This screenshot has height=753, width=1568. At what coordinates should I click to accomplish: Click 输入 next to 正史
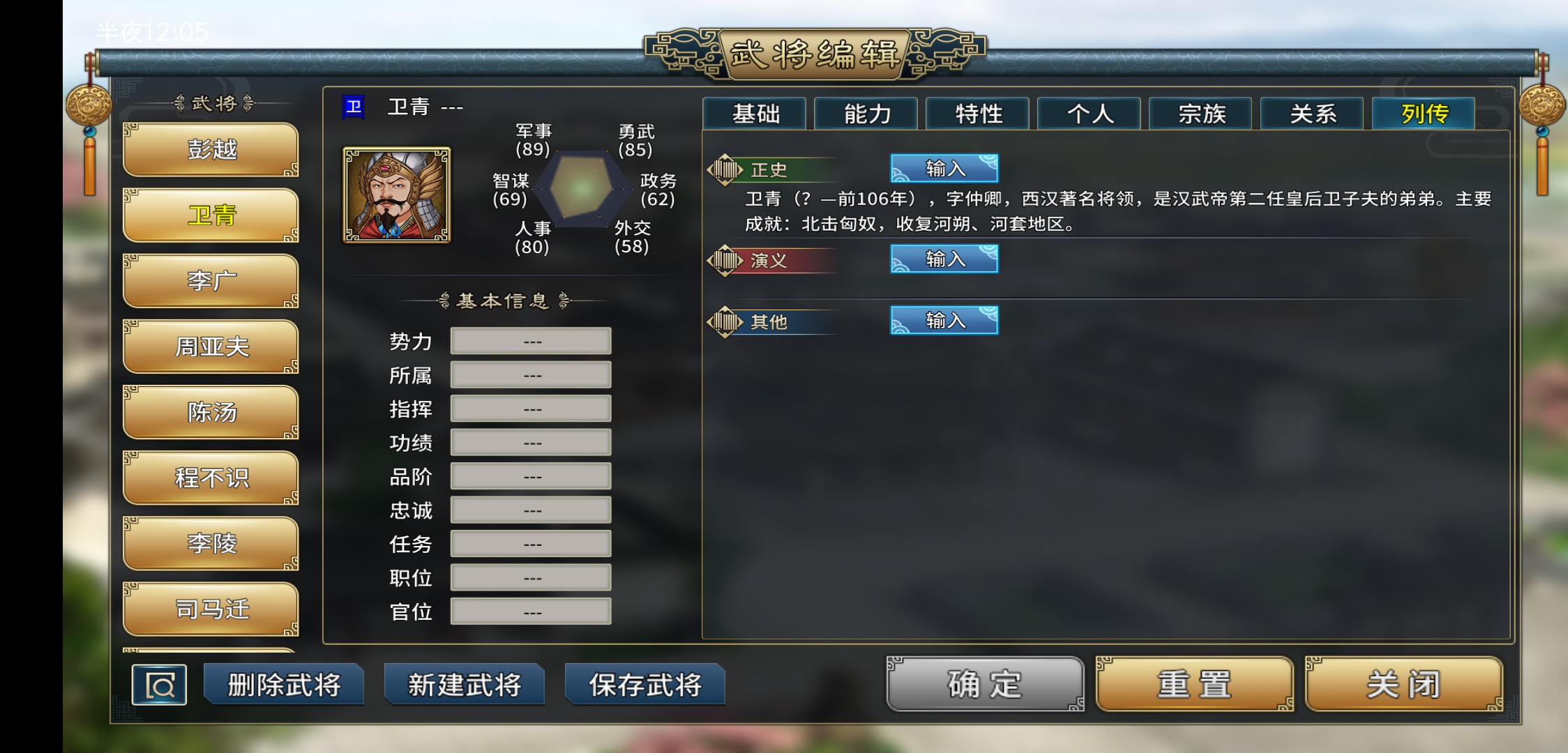coord(944,167)
